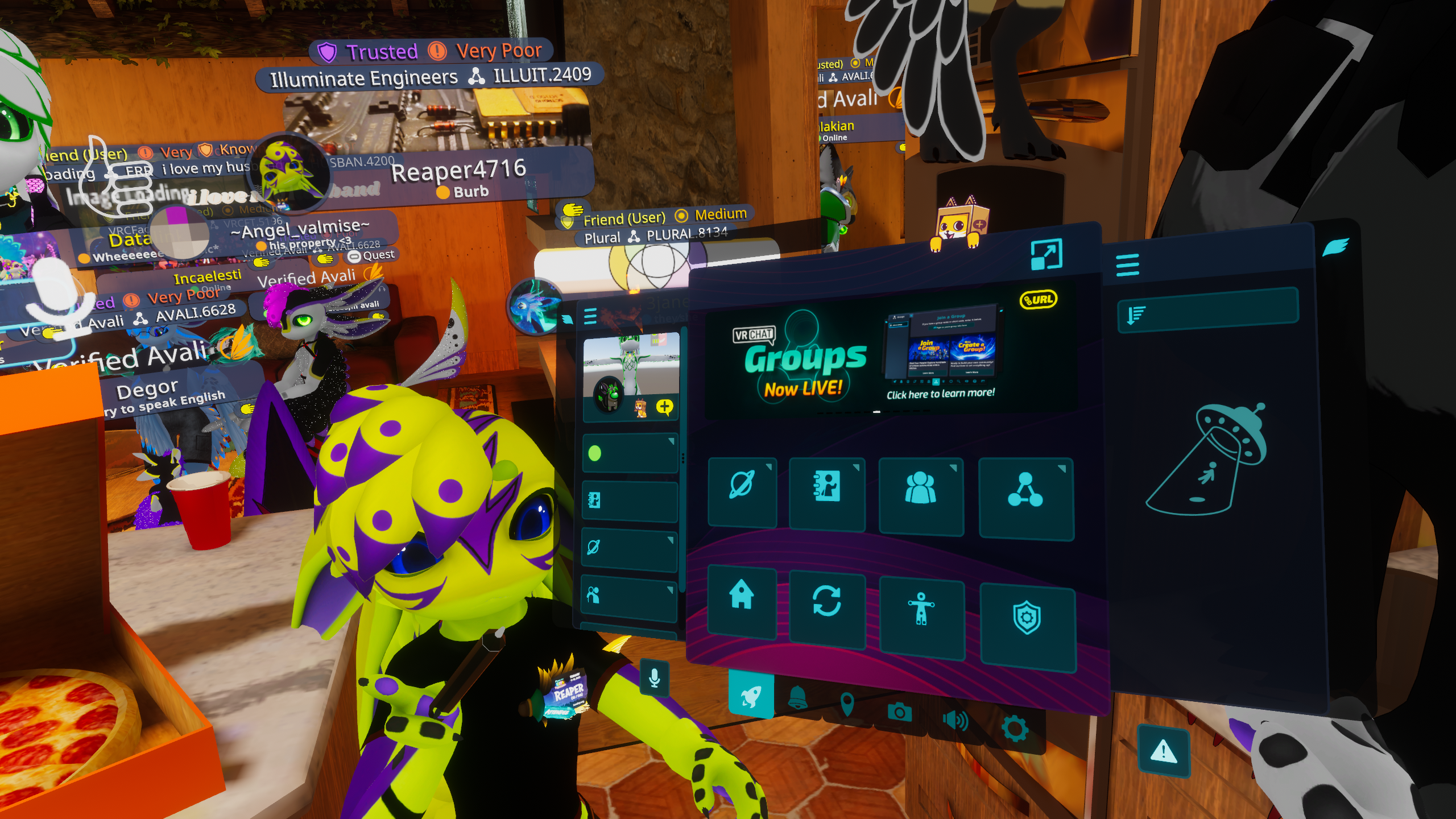The image size is (1456, 819).
Task: Toggle the microphone button beside the menu
Action: pyautogui.click(x=654, y=678)
